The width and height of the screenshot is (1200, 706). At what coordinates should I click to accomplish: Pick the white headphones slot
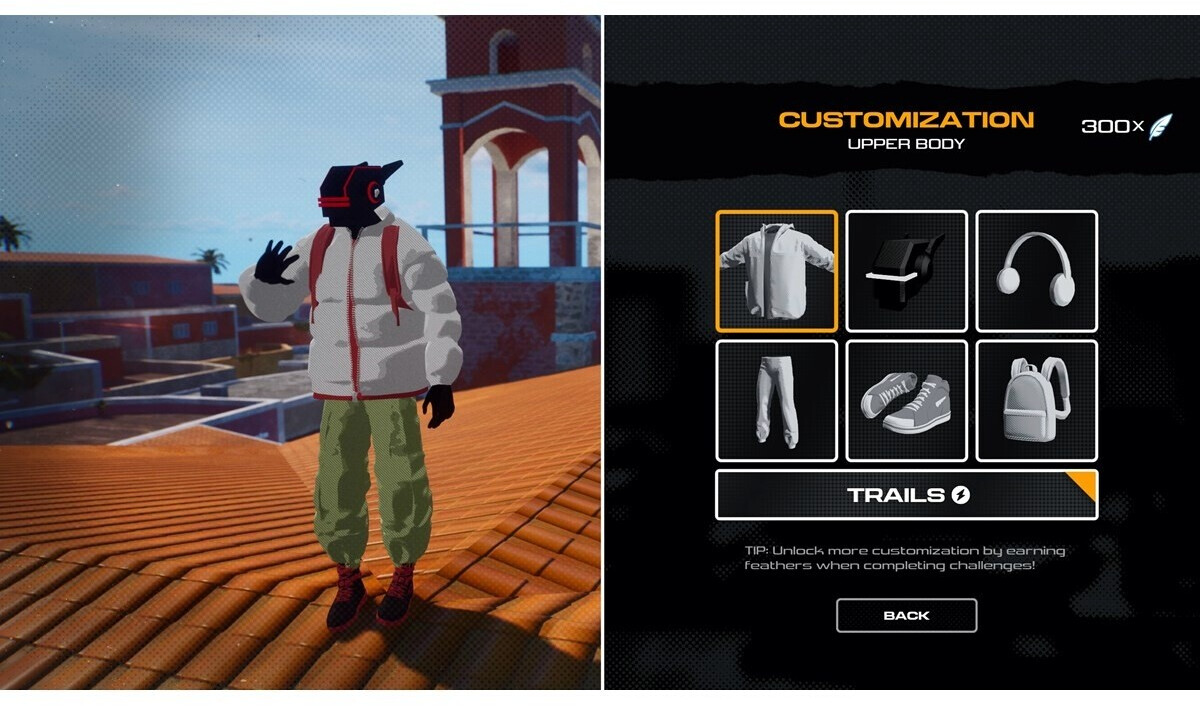pos(1036,271)
